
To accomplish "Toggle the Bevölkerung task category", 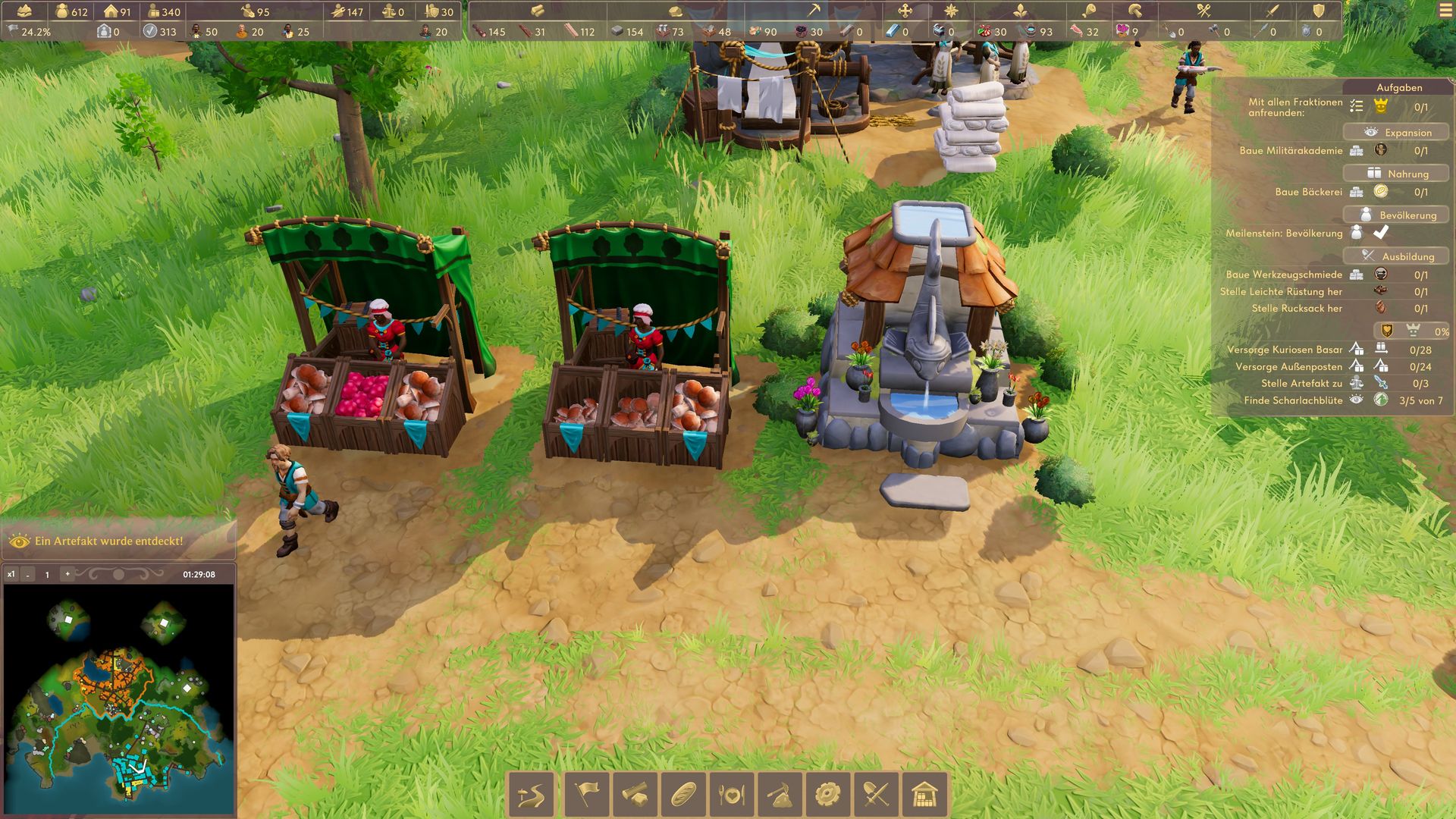I will click(x=1396, y=215).
